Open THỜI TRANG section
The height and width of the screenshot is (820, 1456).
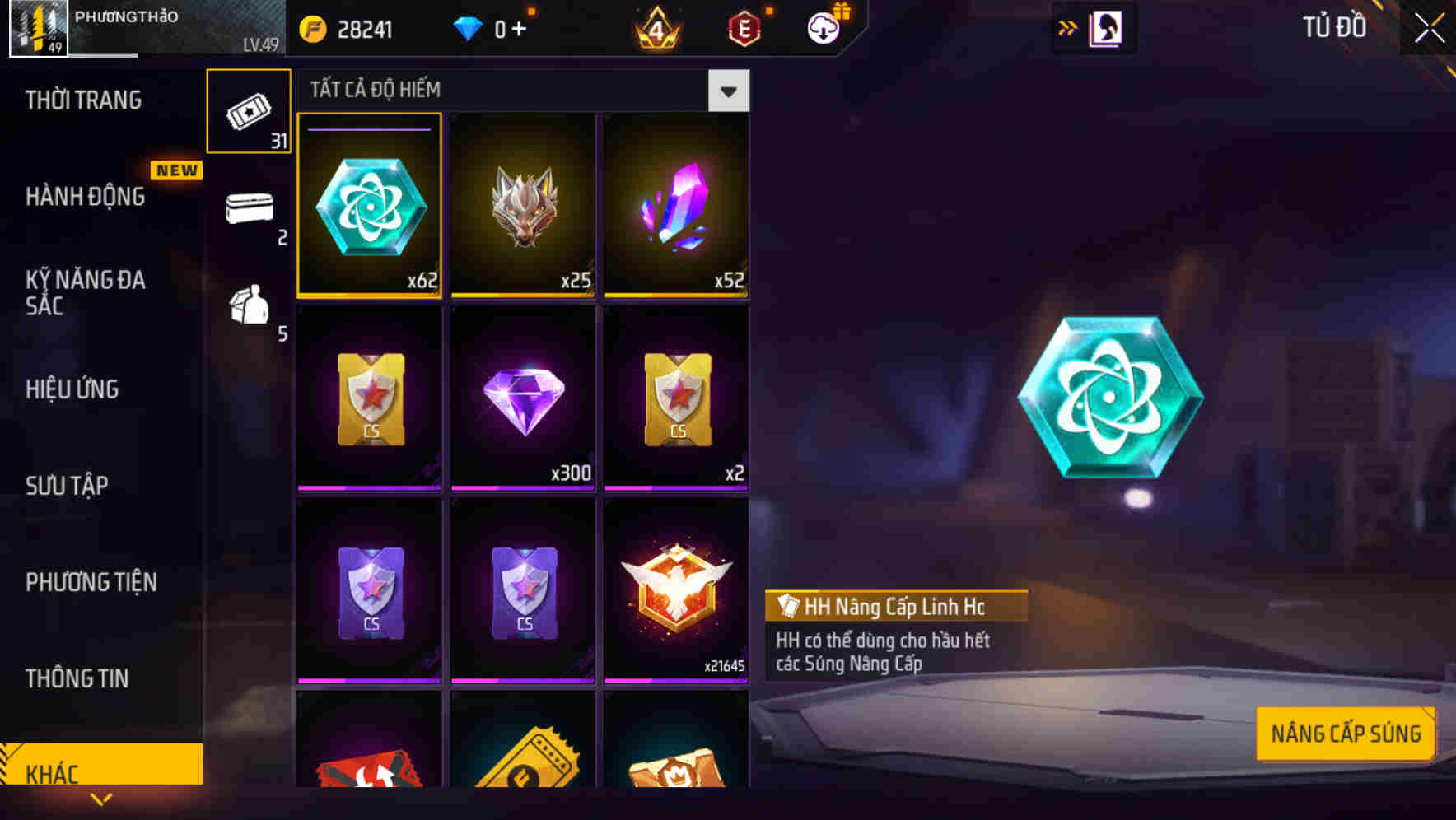82,99
